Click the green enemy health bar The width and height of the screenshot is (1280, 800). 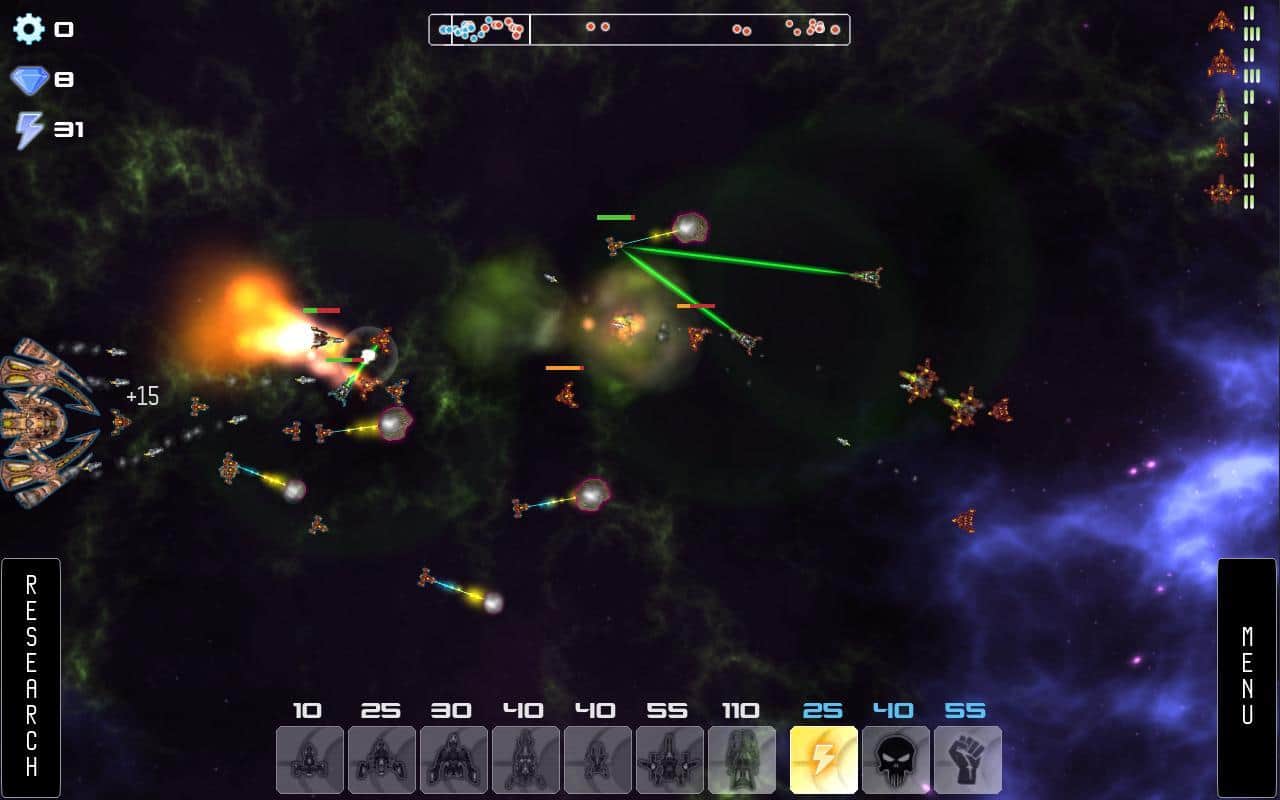click(615, 215)
